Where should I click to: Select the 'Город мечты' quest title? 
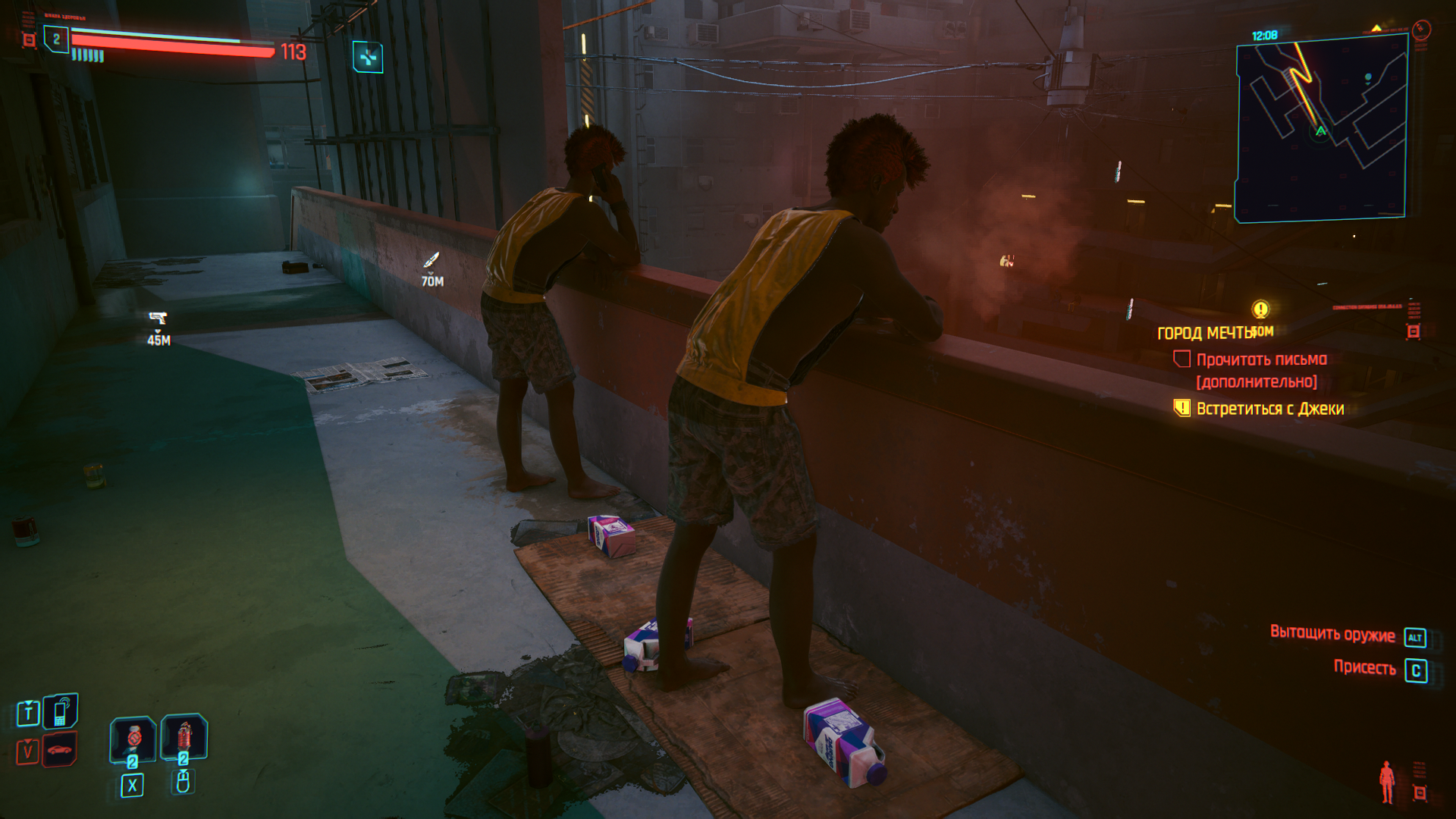(1204, 333)
